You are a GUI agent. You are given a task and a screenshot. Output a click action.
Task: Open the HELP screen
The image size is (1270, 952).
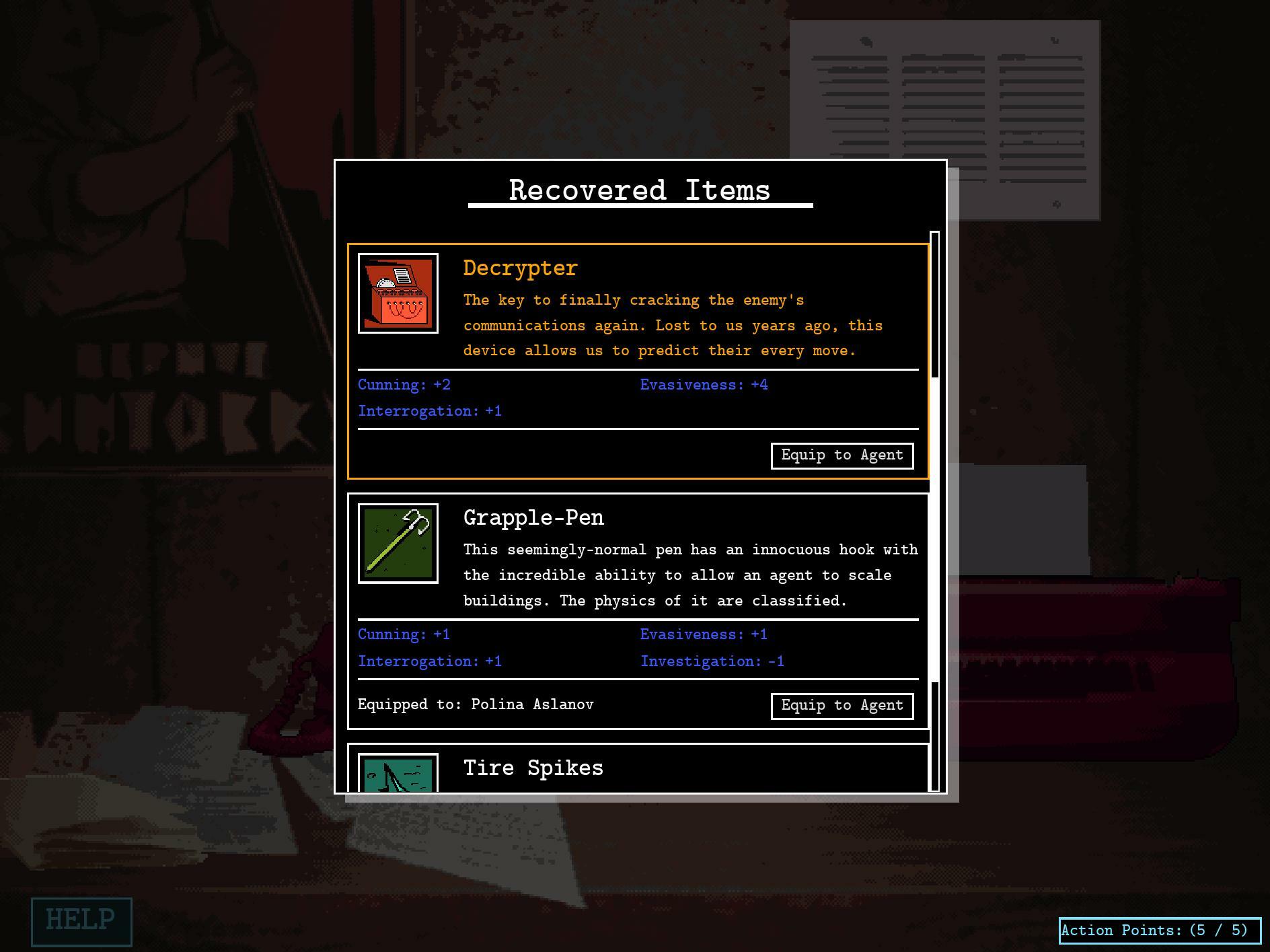[81, 921]
